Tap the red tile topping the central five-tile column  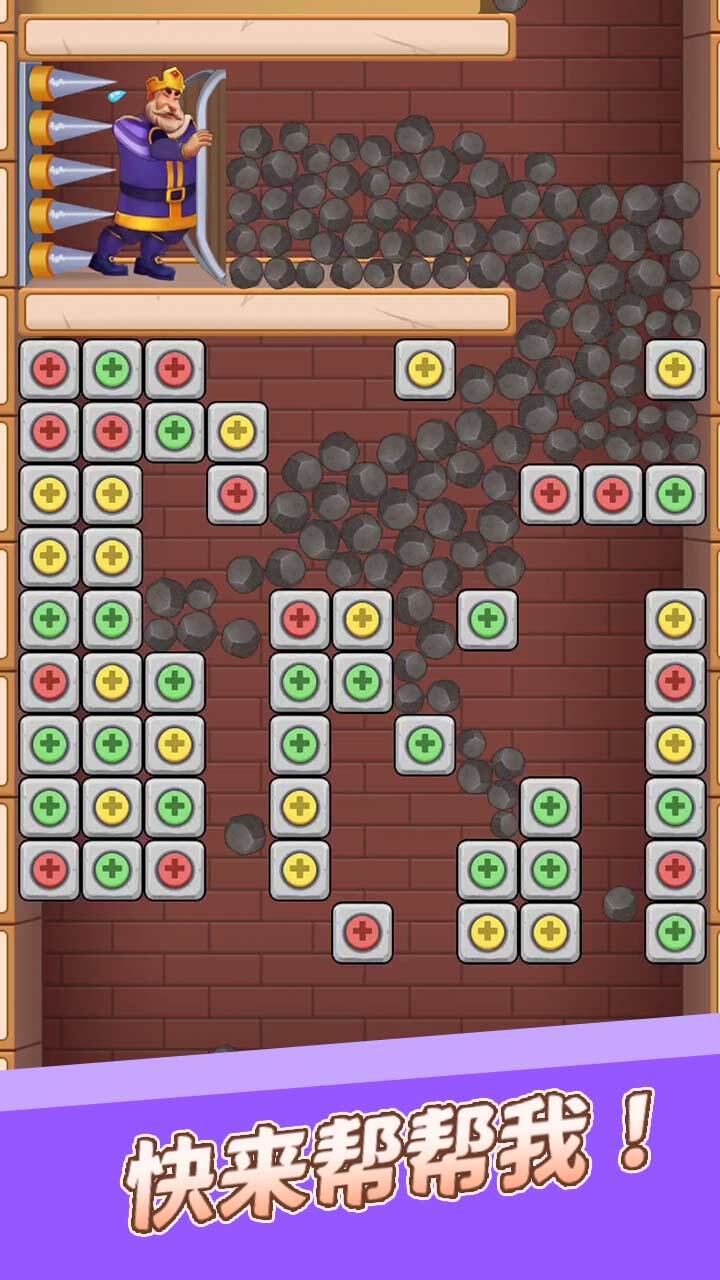300,620
